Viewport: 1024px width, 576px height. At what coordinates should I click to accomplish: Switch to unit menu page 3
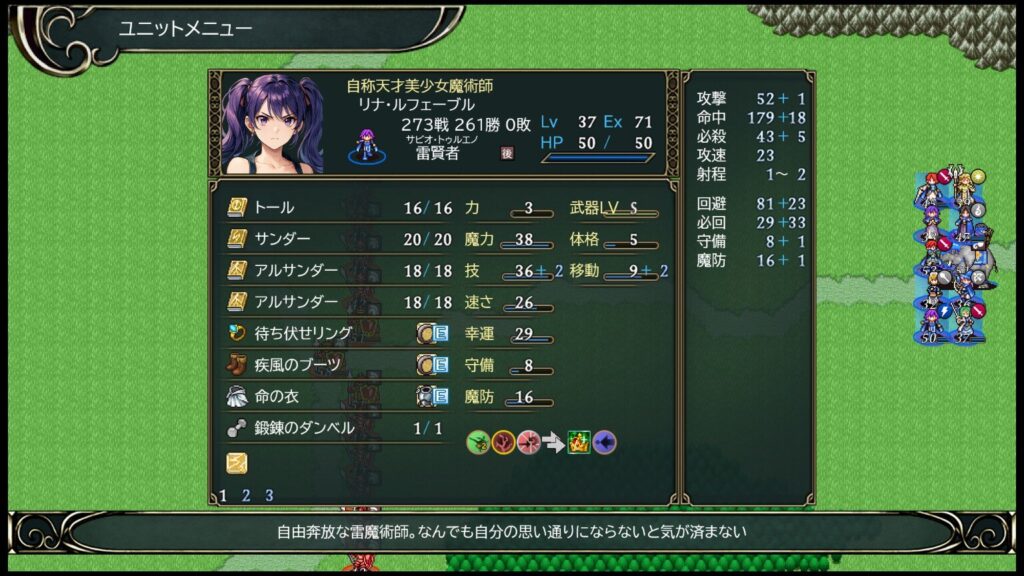(x=269, y=495)
